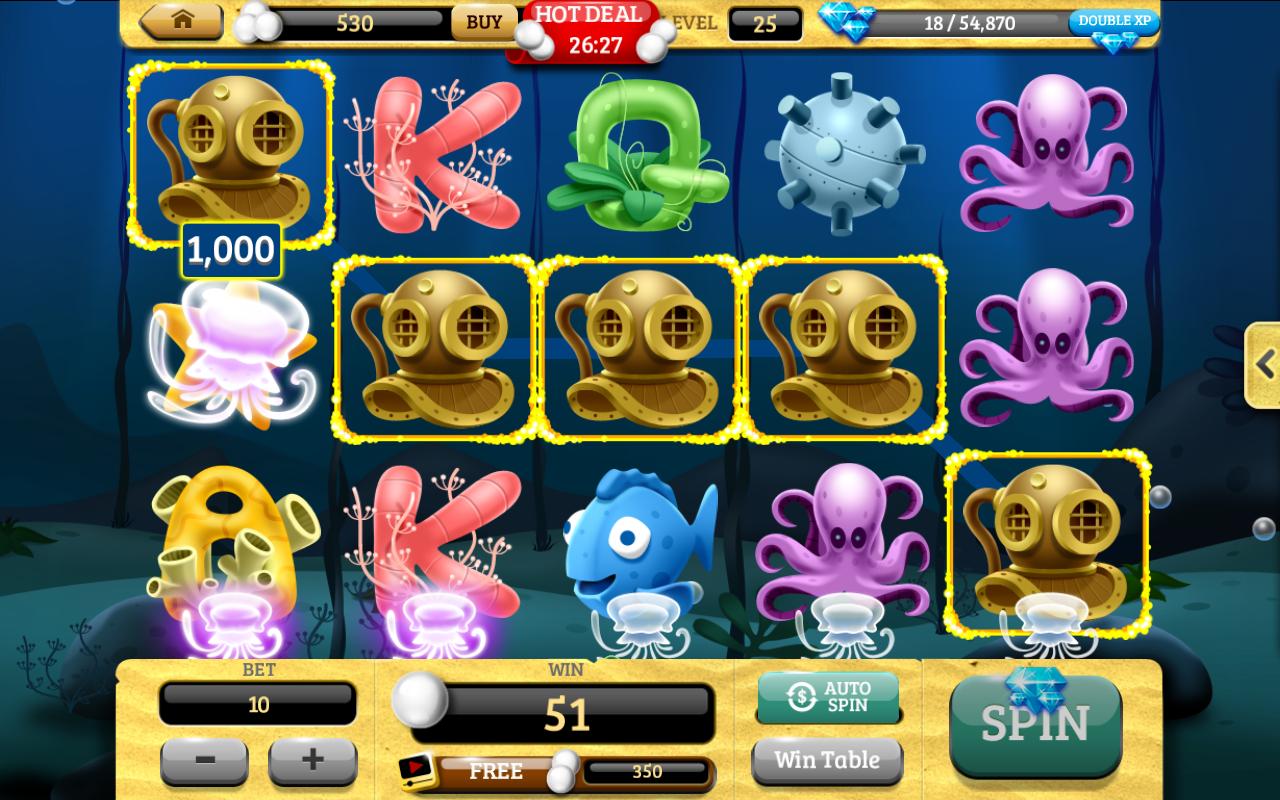Click the FREE spins progress slider
The height and width of the screenshot is (800, 1280).
(x=563, y=772)
